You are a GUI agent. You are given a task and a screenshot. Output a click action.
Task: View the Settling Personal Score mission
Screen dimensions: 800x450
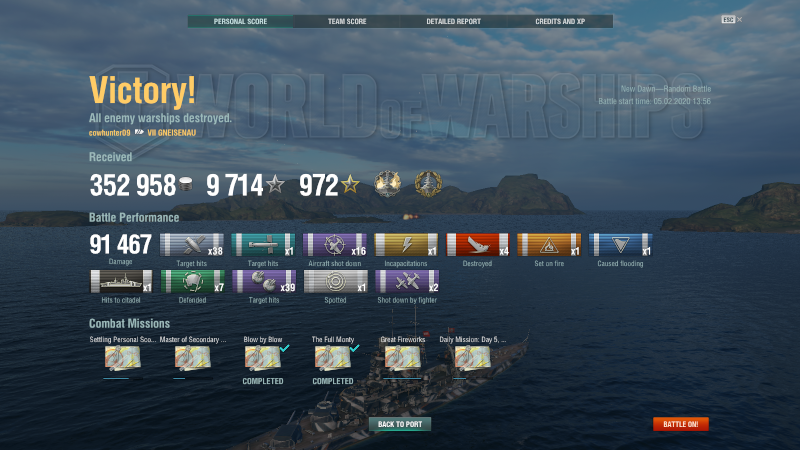coord(122,357)
